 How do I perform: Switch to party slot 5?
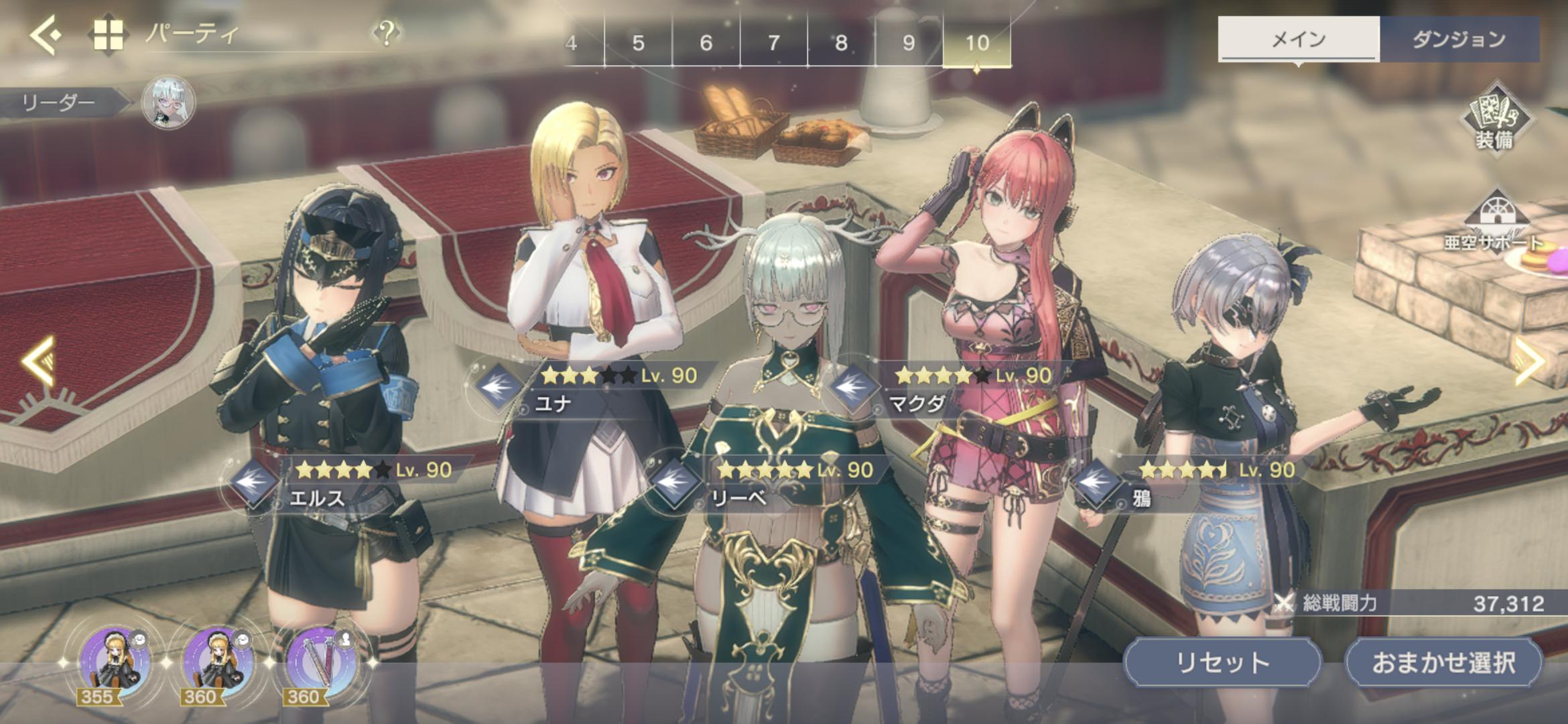(x=638, y=43)
